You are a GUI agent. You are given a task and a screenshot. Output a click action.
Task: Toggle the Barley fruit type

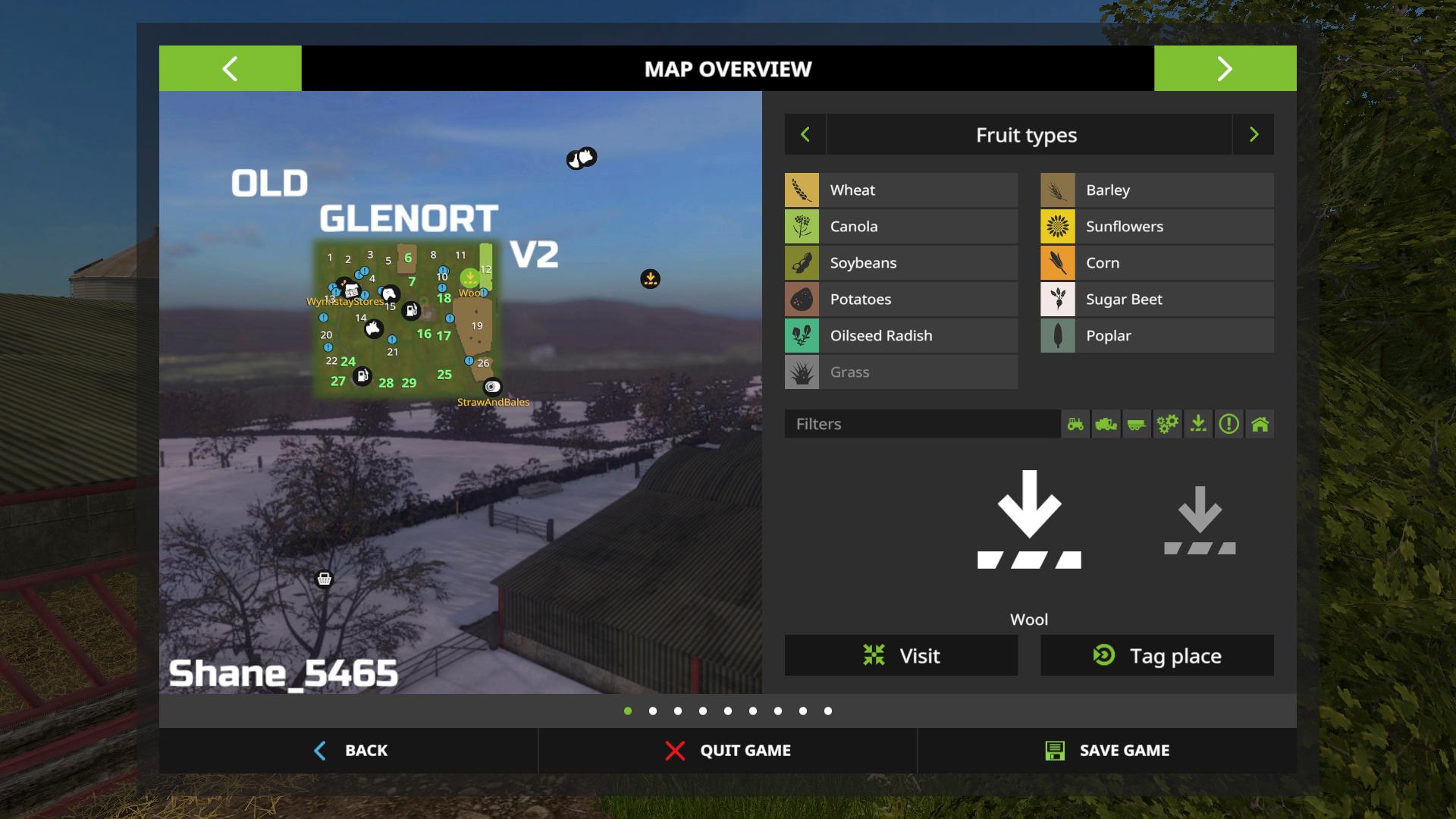1156,190
